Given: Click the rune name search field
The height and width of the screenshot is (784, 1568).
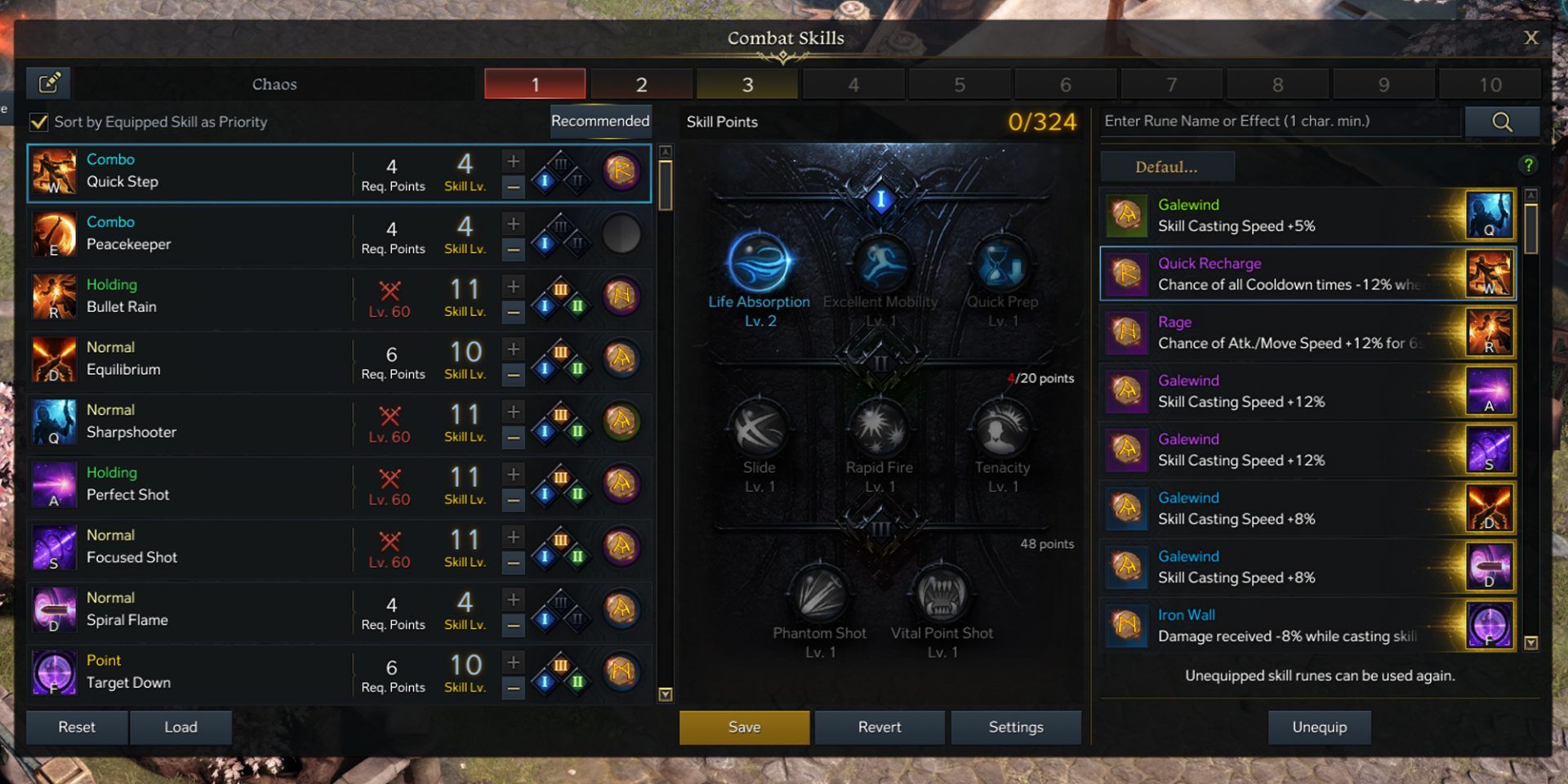Looking at the screenshot, I should pyautogui.click(x=1280, y=122).
